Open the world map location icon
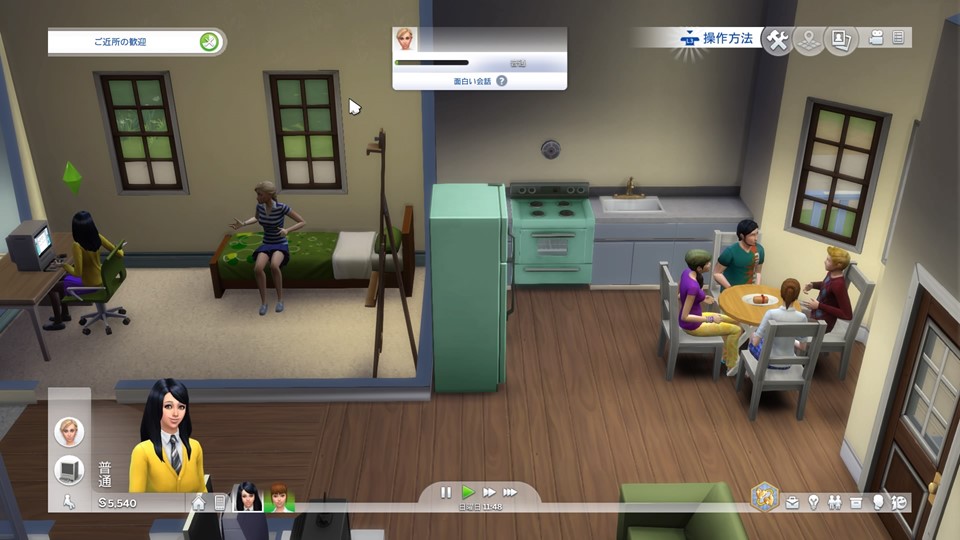The height and width of the screenshot is (540, 960). coord(808,40)
